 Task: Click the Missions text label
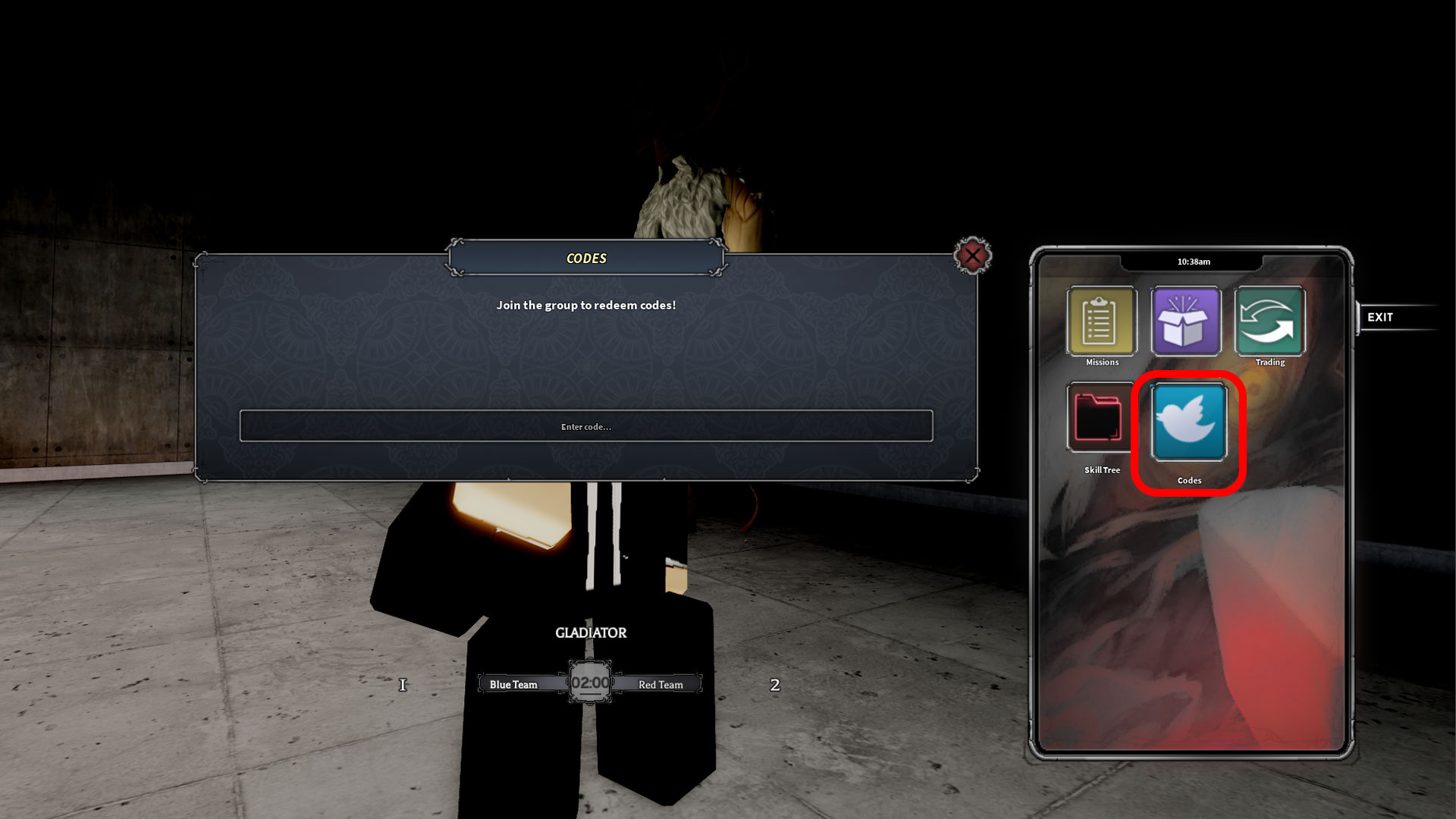click(x=1101, y=362)
